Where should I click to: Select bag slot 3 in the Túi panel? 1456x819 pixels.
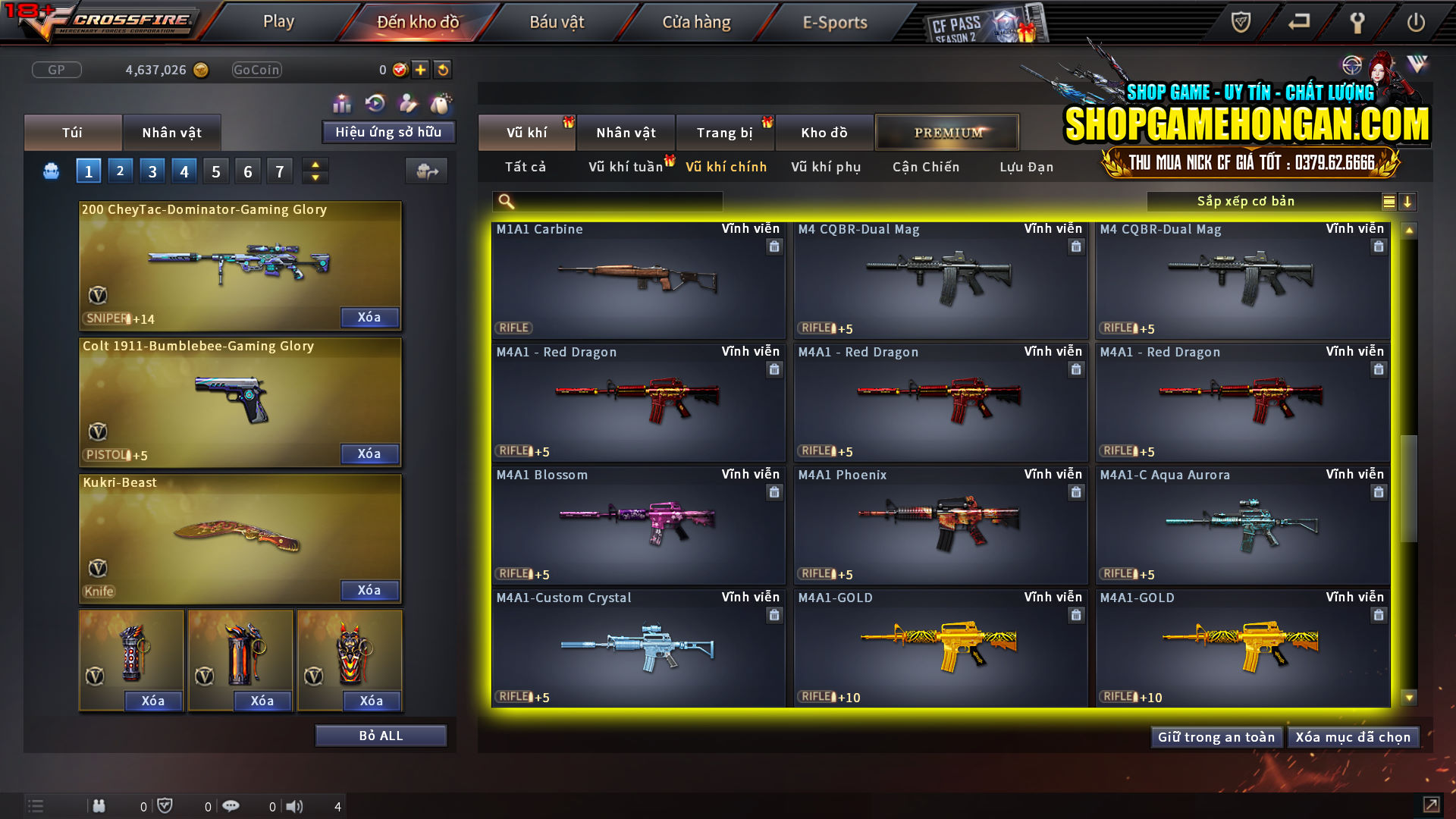(x=152, y=171)
